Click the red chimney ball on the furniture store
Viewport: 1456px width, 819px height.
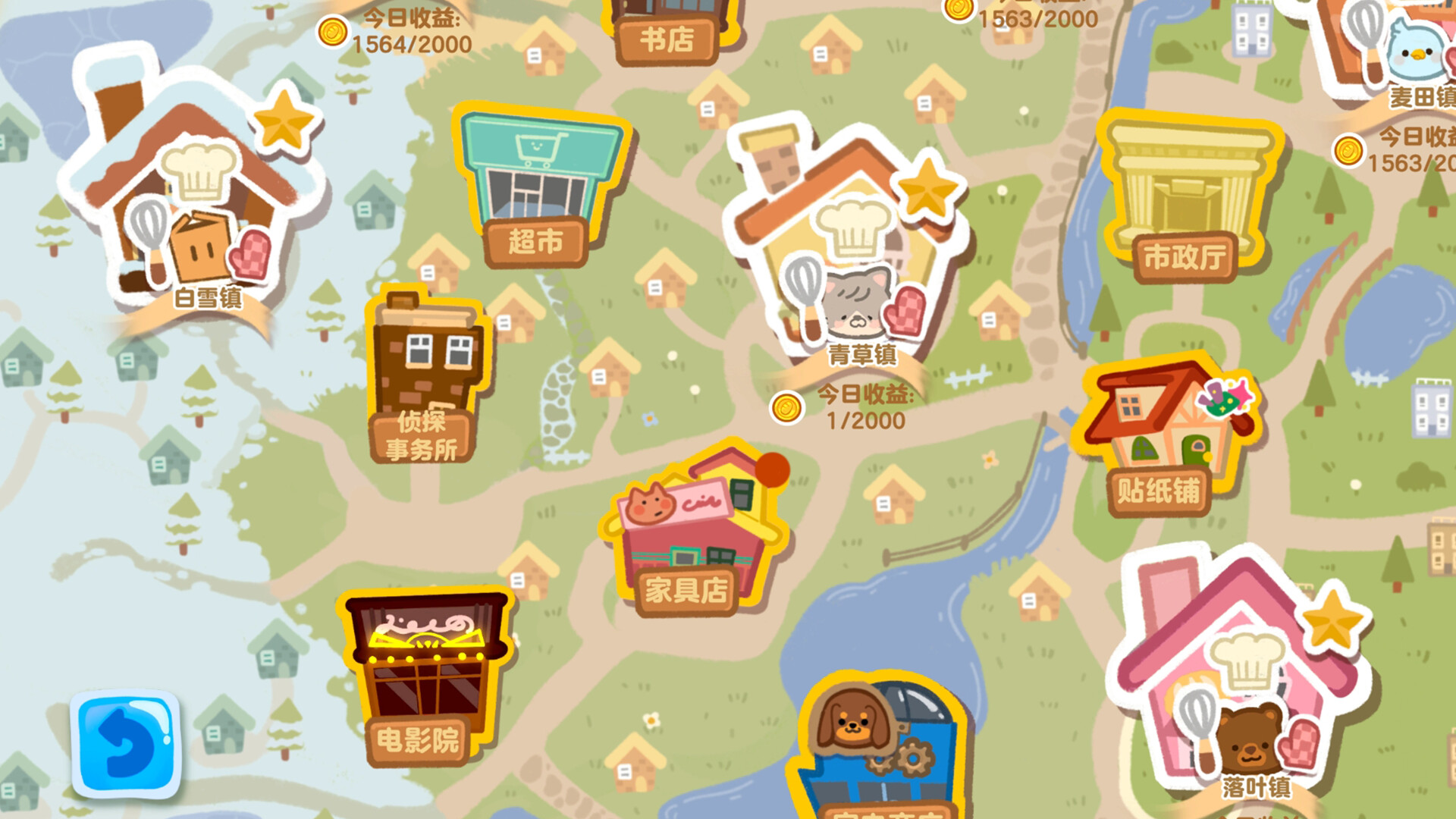(773, 470)
